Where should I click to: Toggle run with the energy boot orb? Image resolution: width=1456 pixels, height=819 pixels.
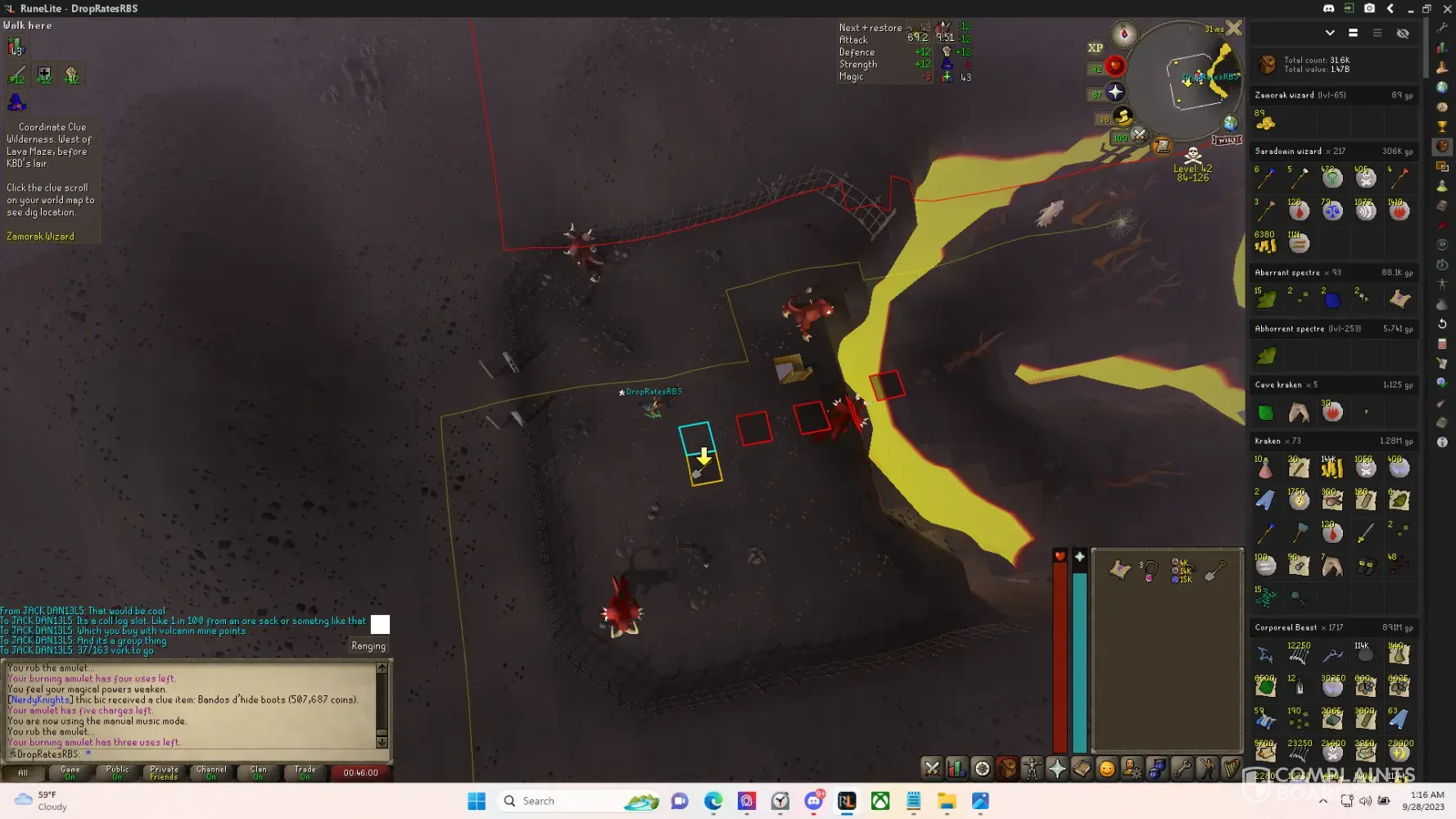pos(1124,116)
